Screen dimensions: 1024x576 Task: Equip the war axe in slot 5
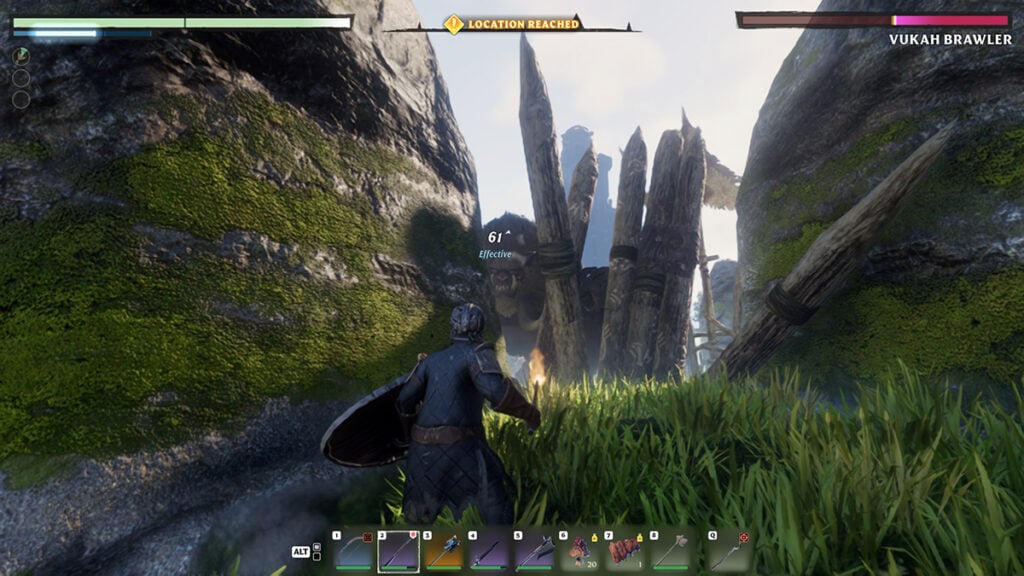click(535, 551)
